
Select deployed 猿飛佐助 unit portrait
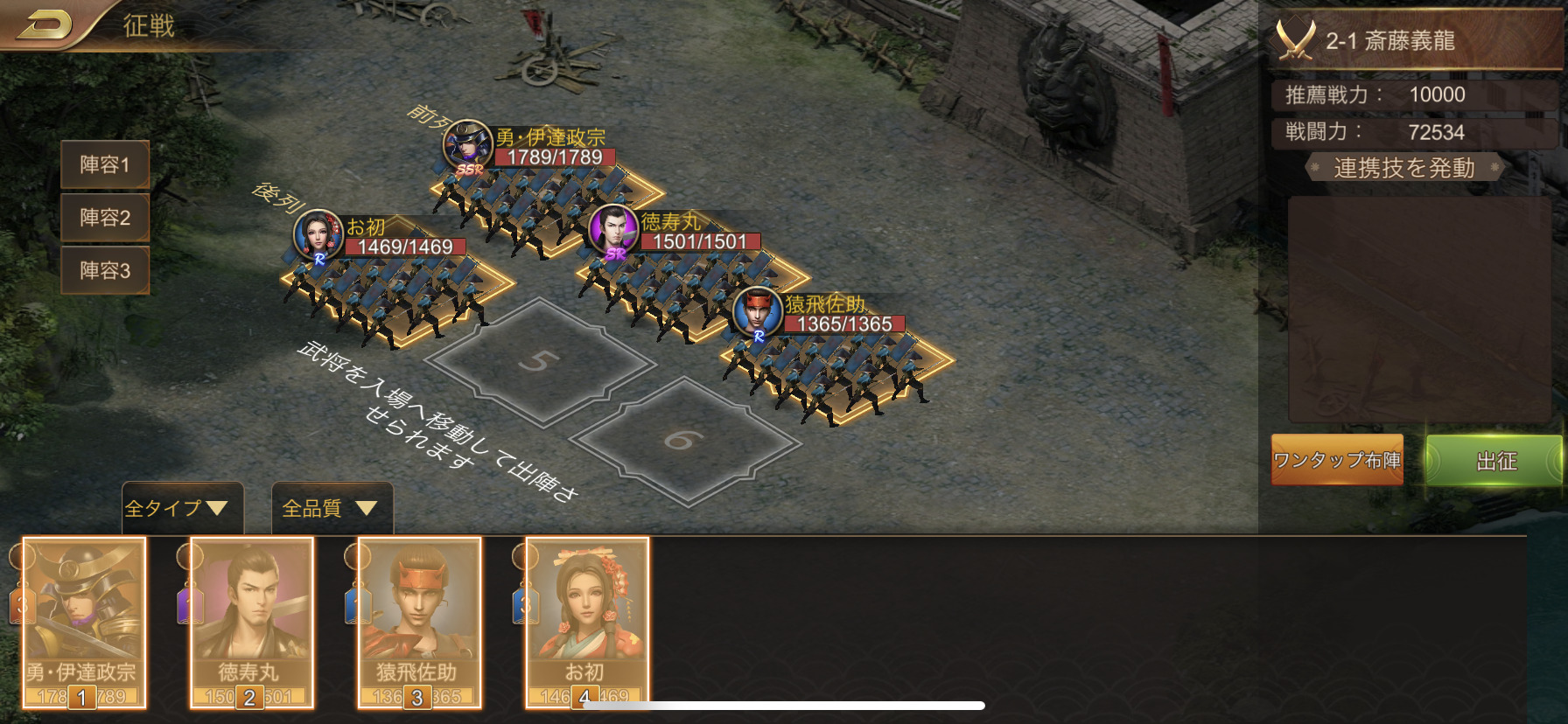coord(757,311)
